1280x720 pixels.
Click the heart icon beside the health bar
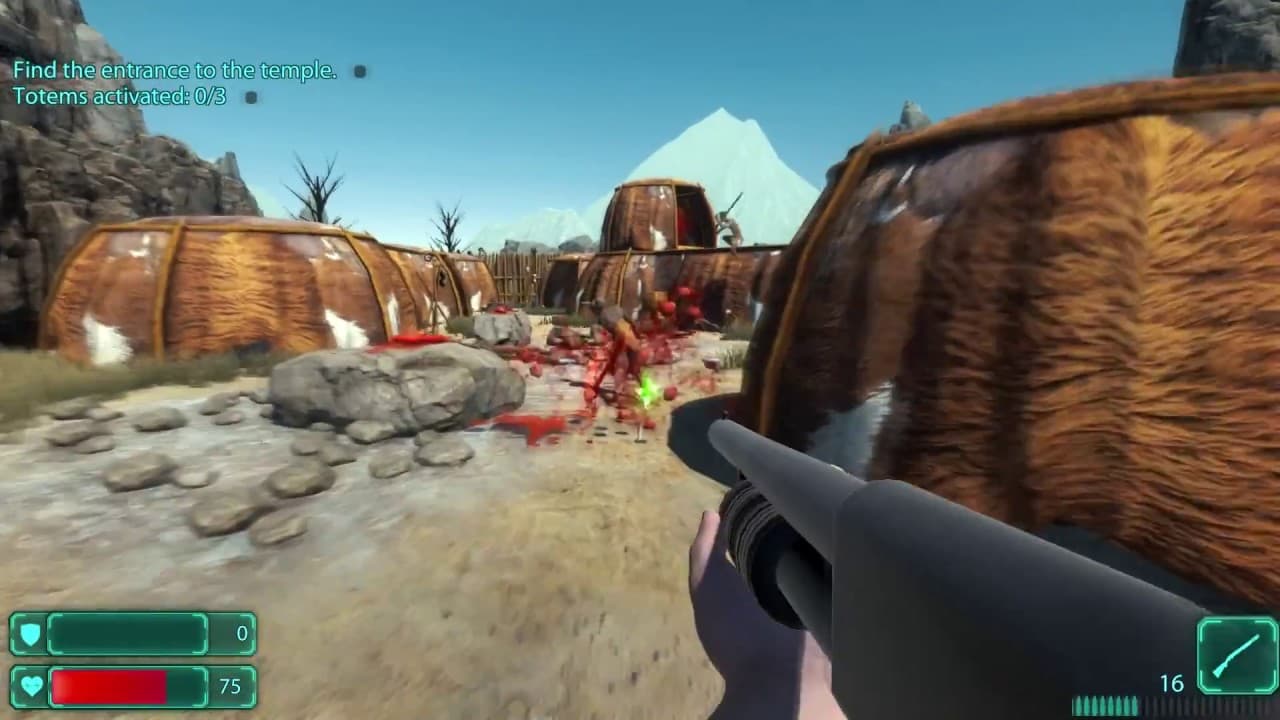pos(33,687)
